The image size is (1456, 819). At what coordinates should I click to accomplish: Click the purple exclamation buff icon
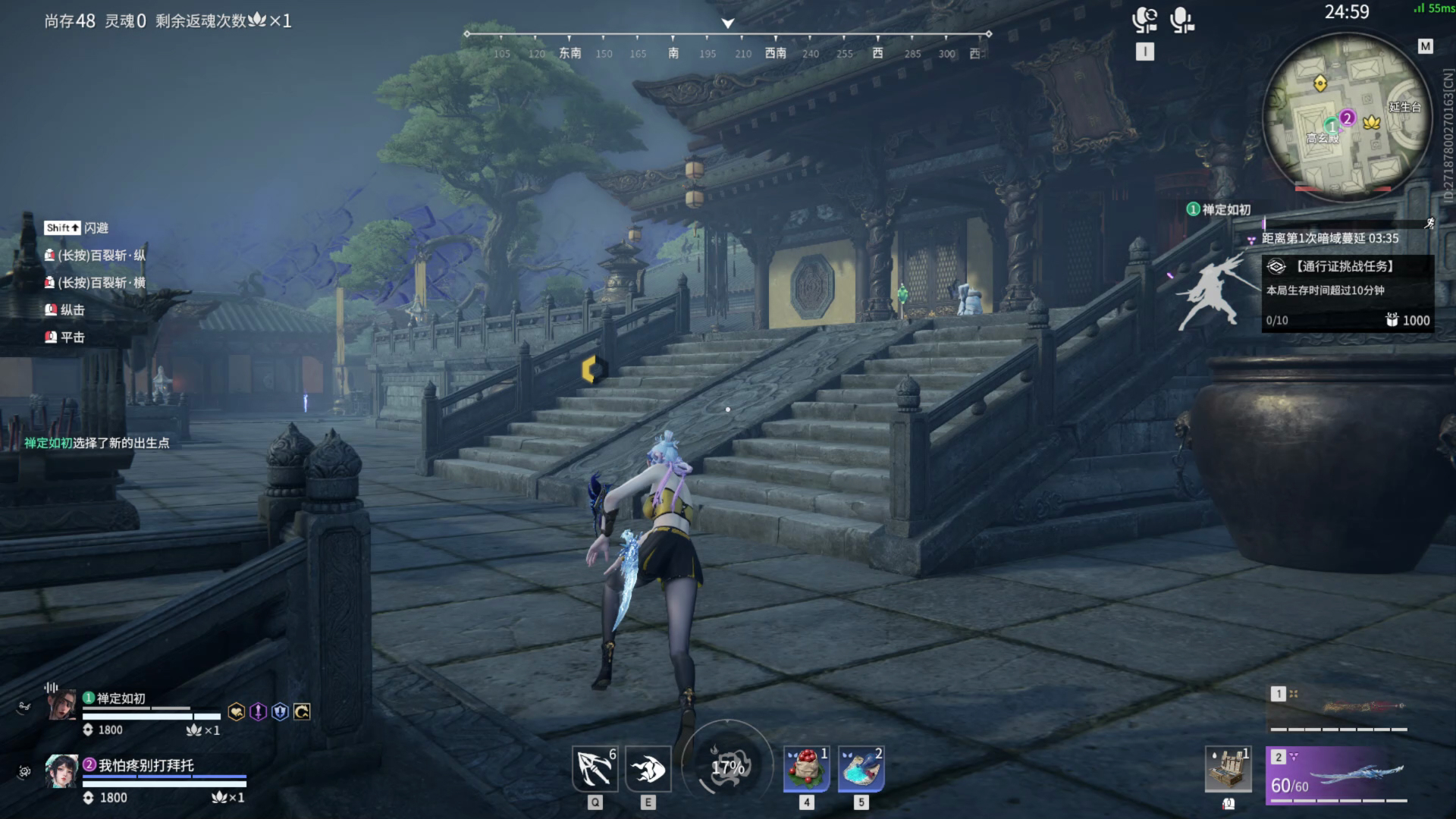258,711
